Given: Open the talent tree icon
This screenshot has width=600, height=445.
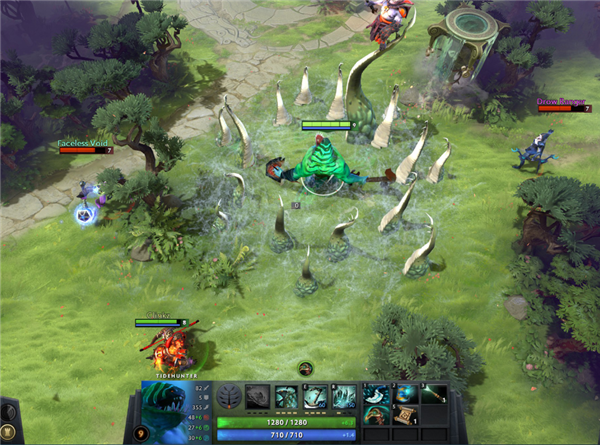Looking at the screenshot, I should click(229, 397).
